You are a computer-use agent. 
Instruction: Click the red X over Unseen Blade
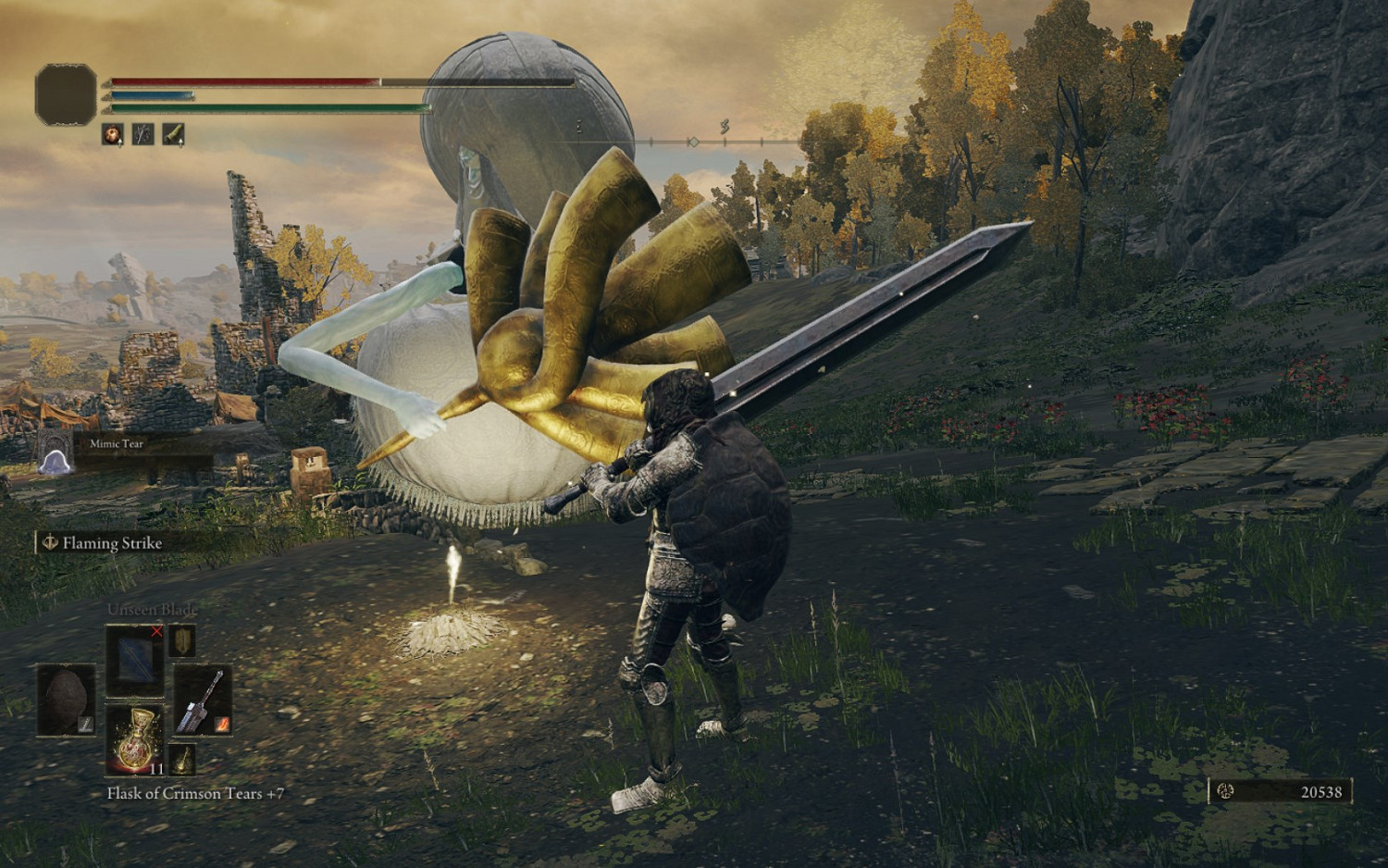(x=156, y=631)
